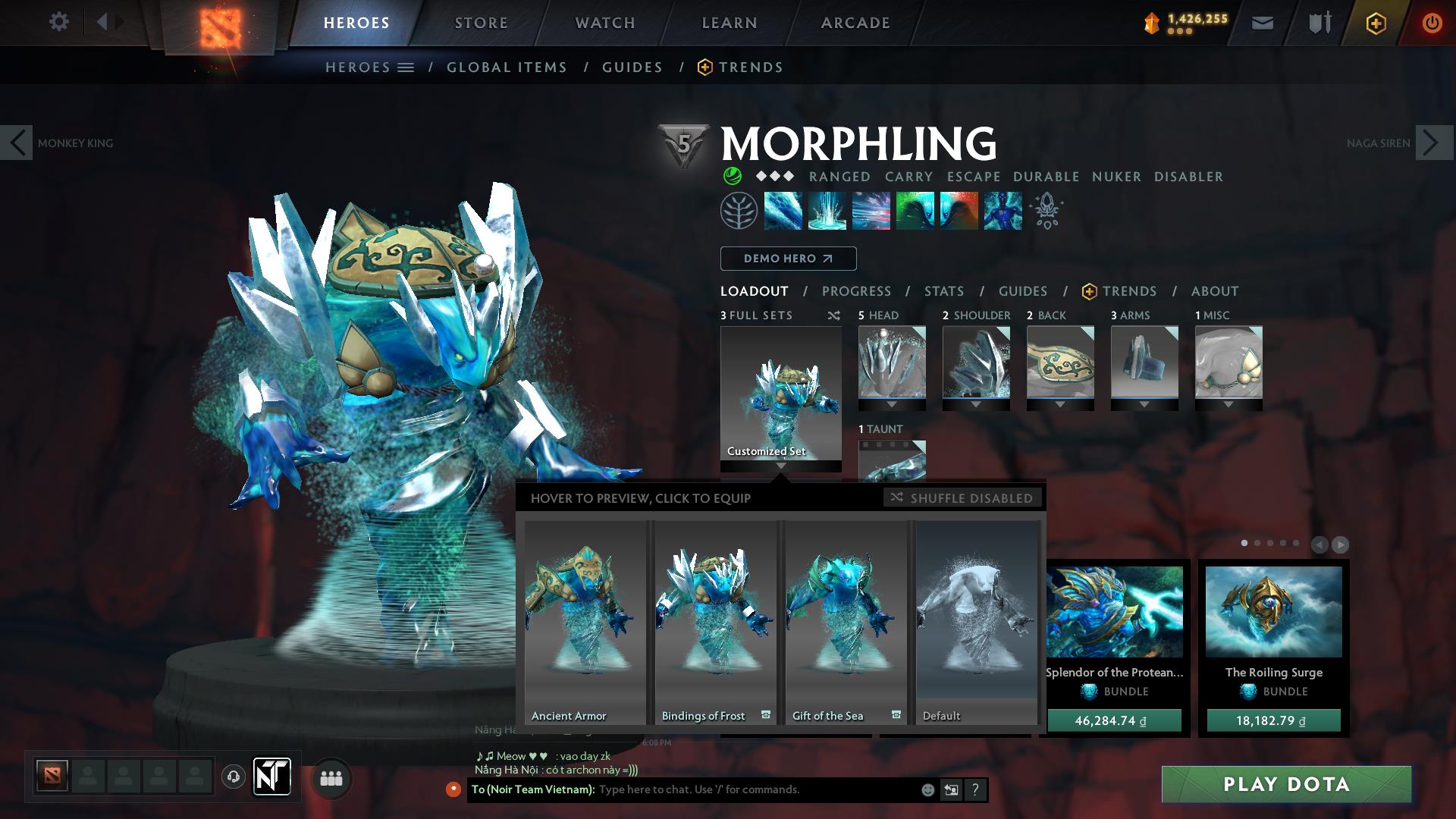Expand the HEAD slot item dropdown arrow
Screen dimensions: 1456x819
click(891, 404)
